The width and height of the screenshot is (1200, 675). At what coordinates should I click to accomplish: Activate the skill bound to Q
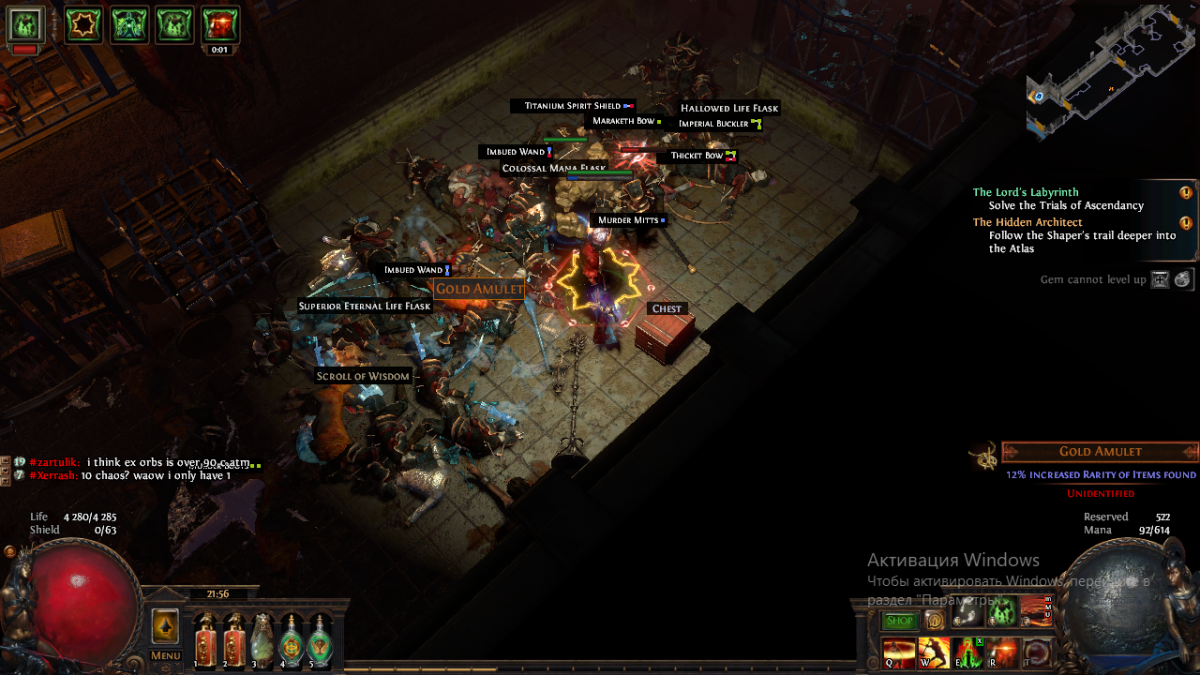(898, 651)
